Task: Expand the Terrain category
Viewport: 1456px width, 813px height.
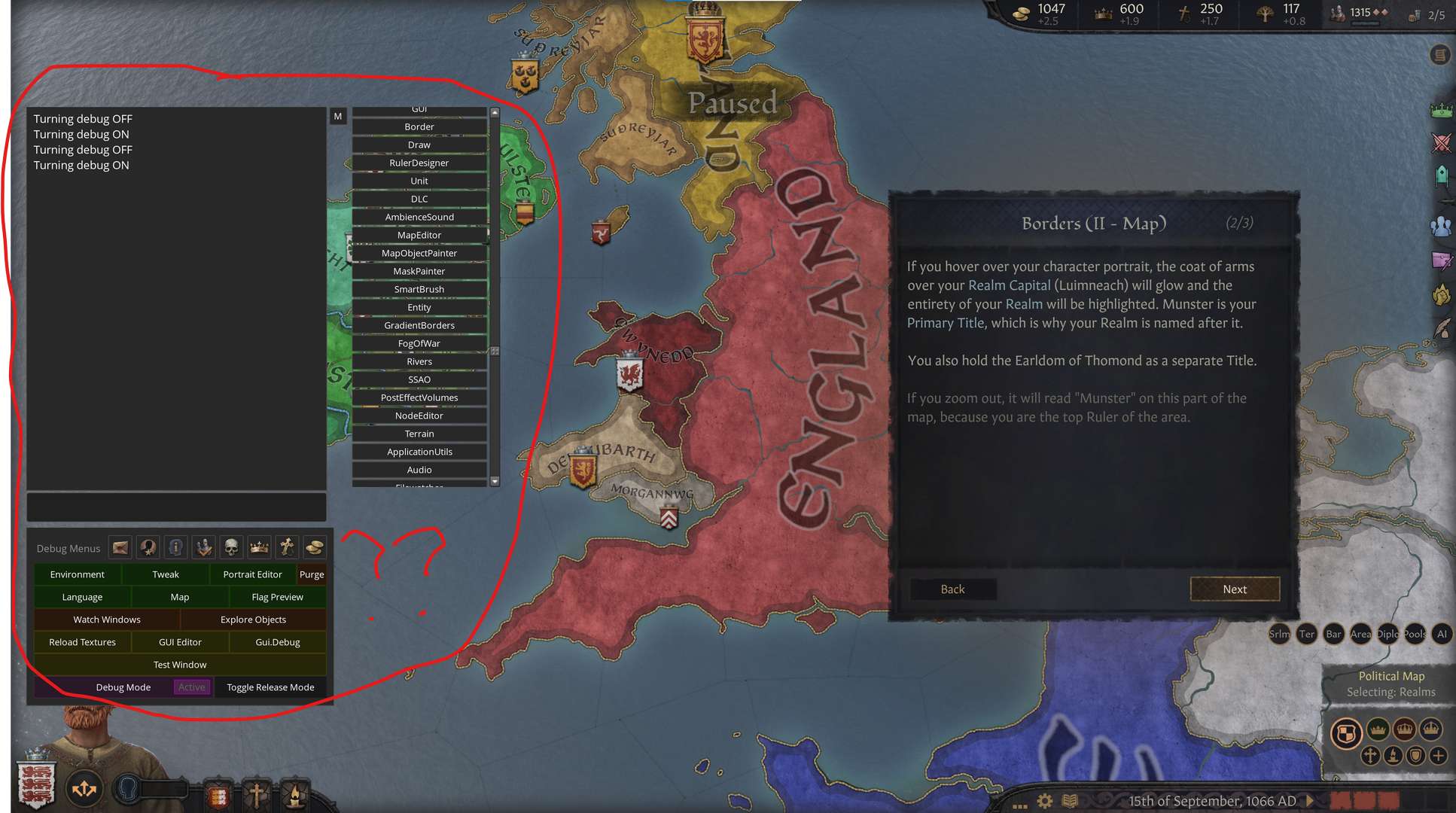Action: point(419,434)
